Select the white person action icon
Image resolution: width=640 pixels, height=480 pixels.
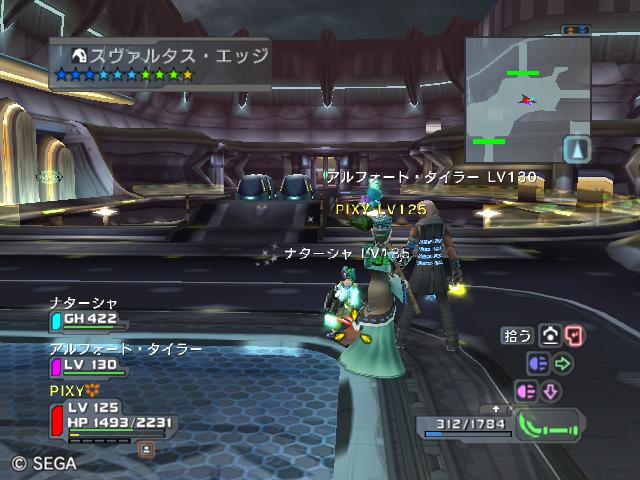(x=549, y=336)
